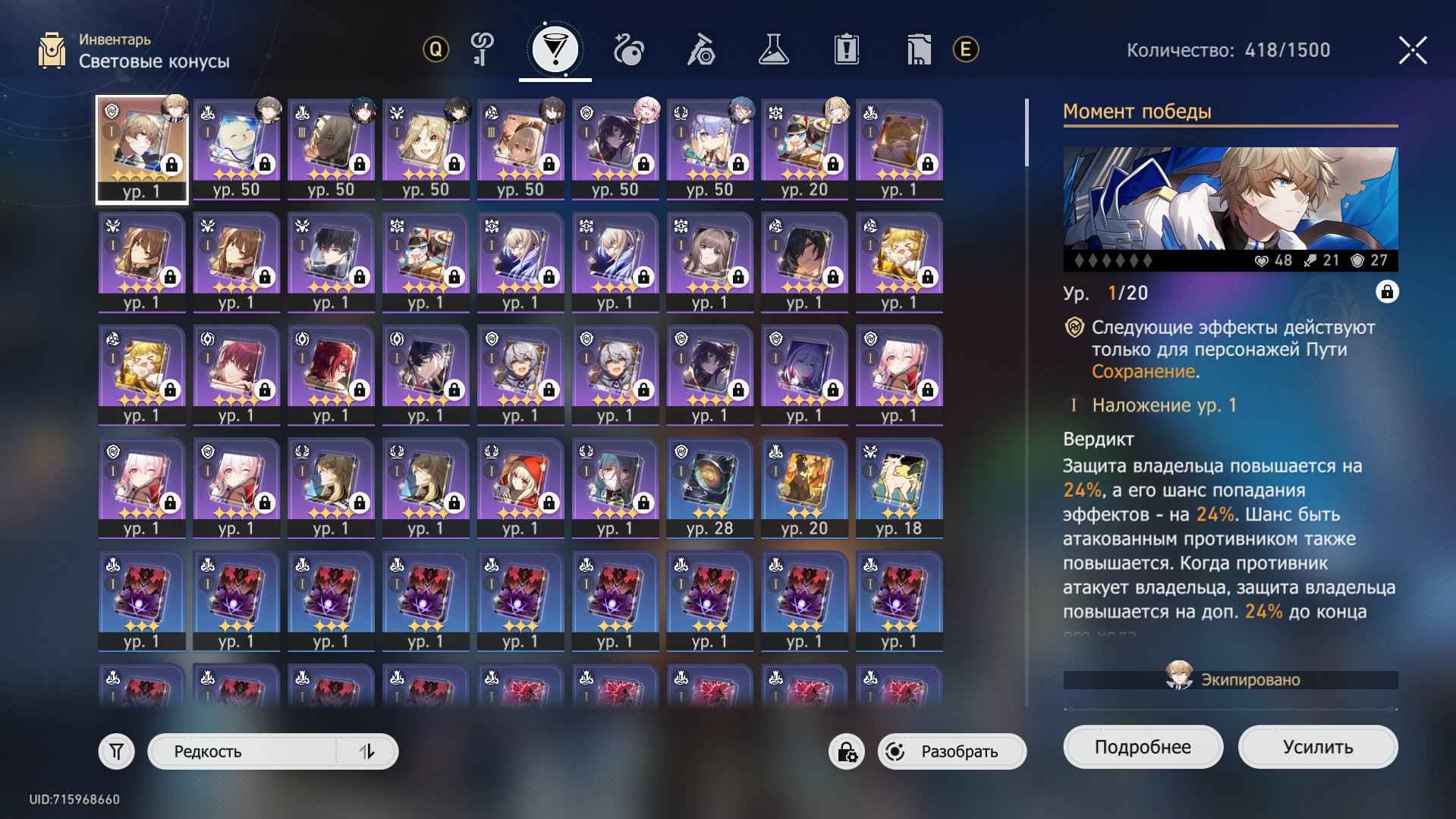
Task: Open auto-lock settings via lock gear icon
Action: (x=846, y=751)
